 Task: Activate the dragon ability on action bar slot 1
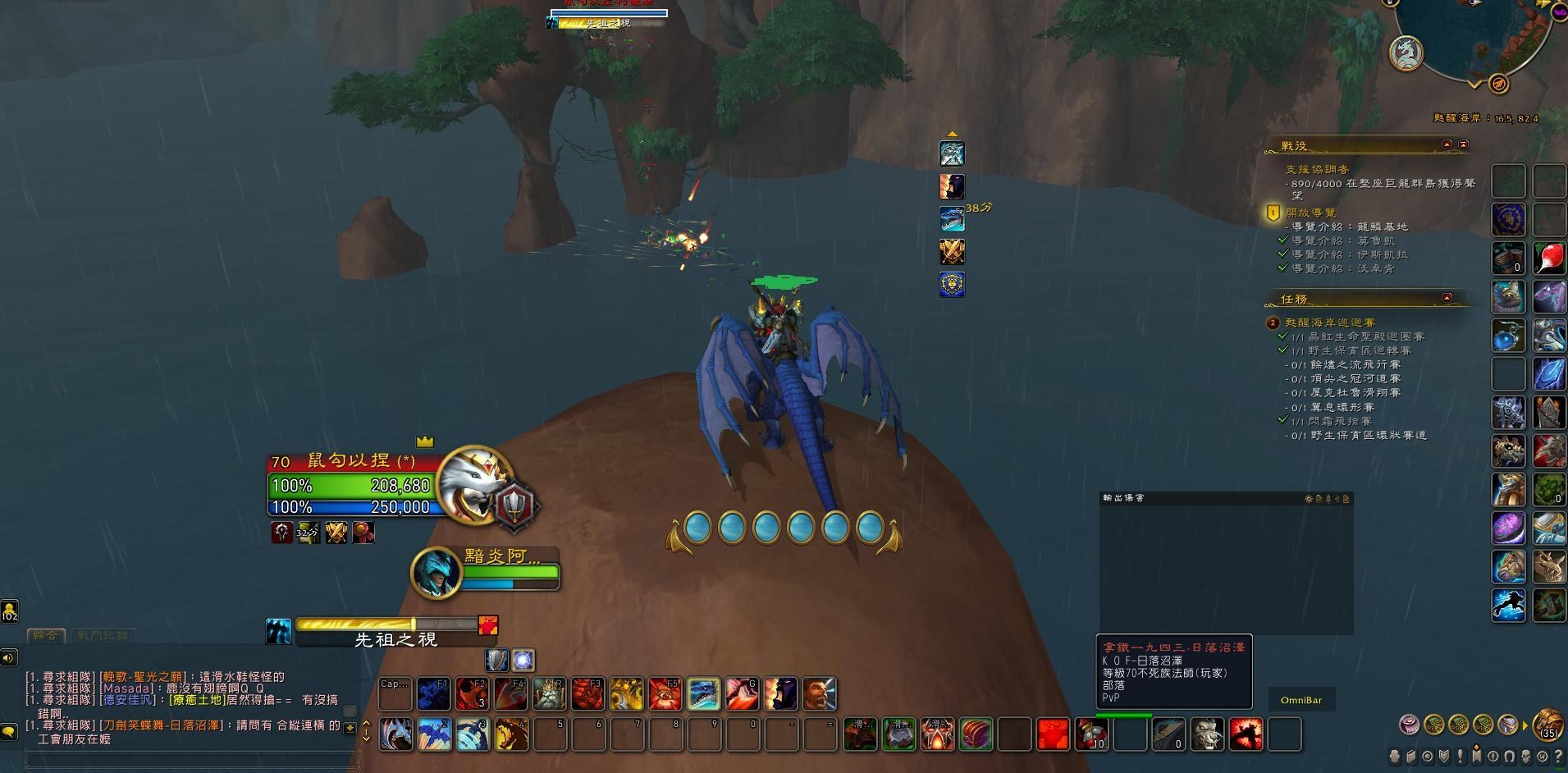coord(396,734)
